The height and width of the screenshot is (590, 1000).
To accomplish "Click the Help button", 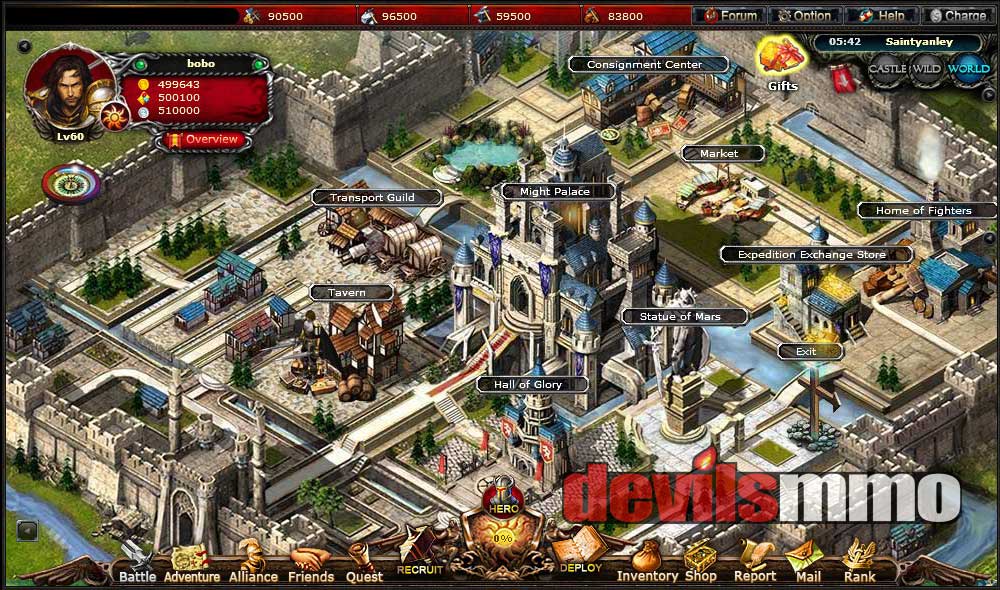I will coord(883,16).
